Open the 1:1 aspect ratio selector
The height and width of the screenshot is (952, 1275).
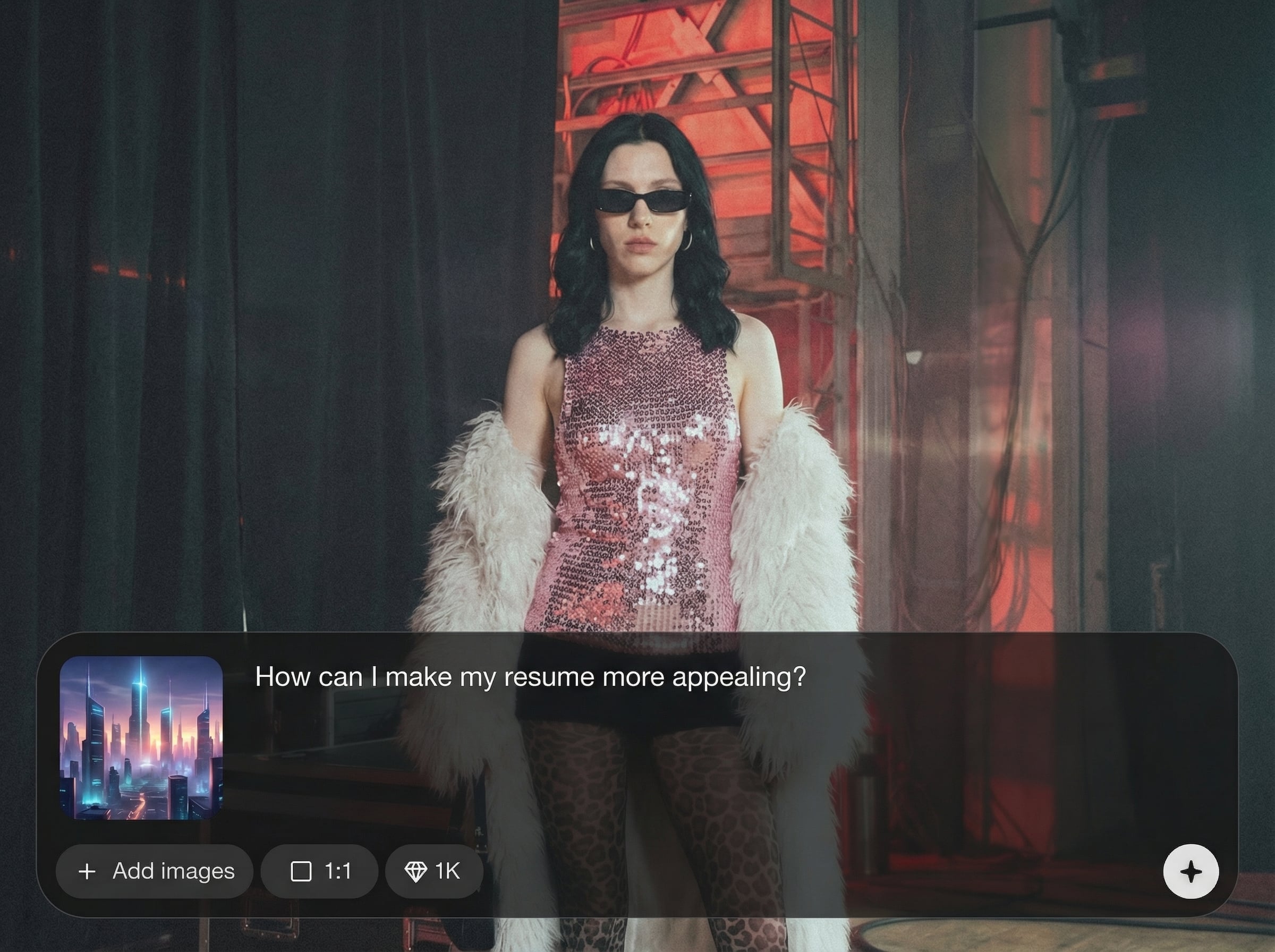coord(320,871)
